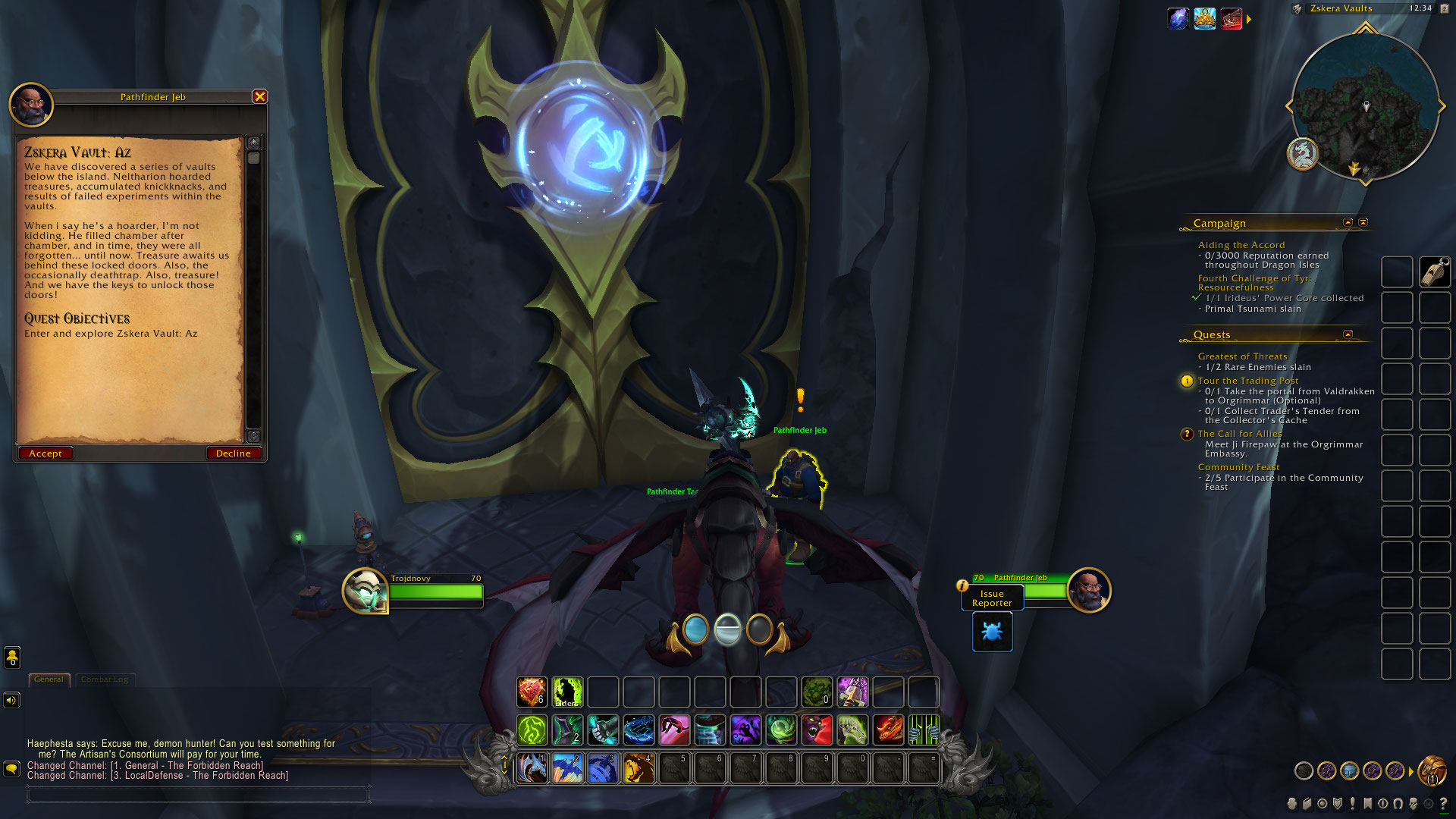Viewport: 1456px width, 819px height.
Task: Select The Call for Allies quest entry
Action: tap(1239, 434)
